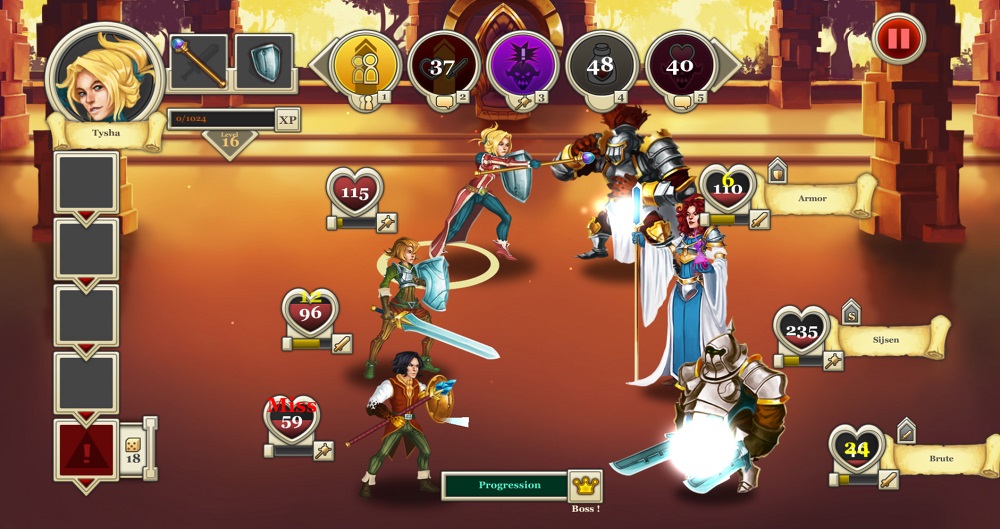1000x529 pixels.
Task: Click the red warning alert slot
Action: click(x=86, y=452)
